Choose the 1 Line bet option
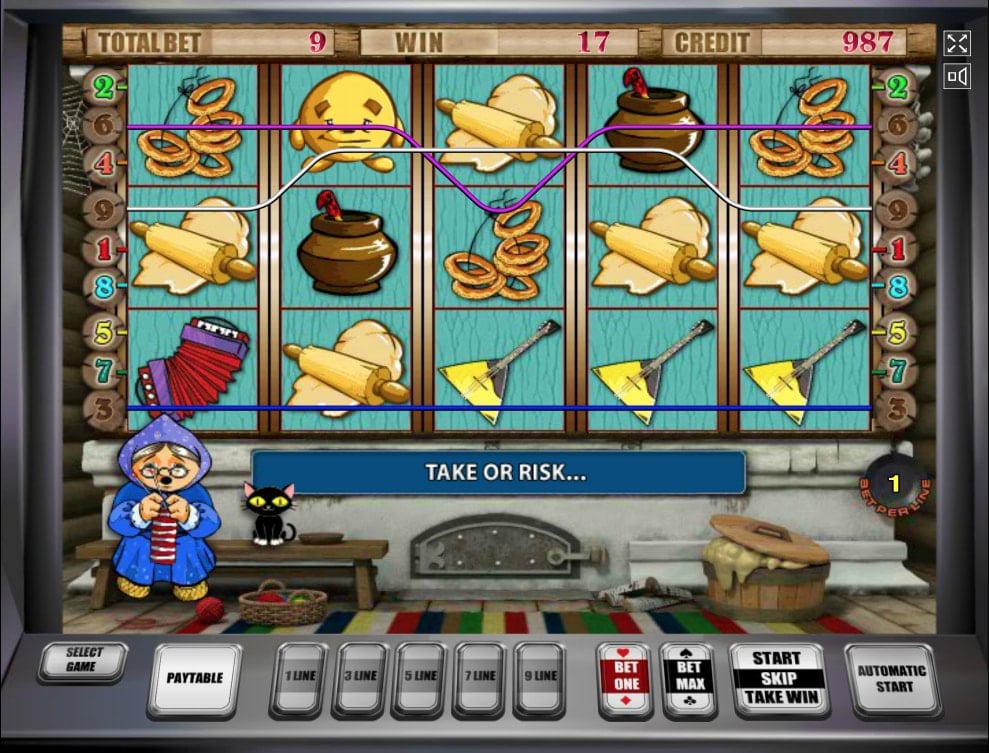This screenshot has width=989, height=753. 299,678
